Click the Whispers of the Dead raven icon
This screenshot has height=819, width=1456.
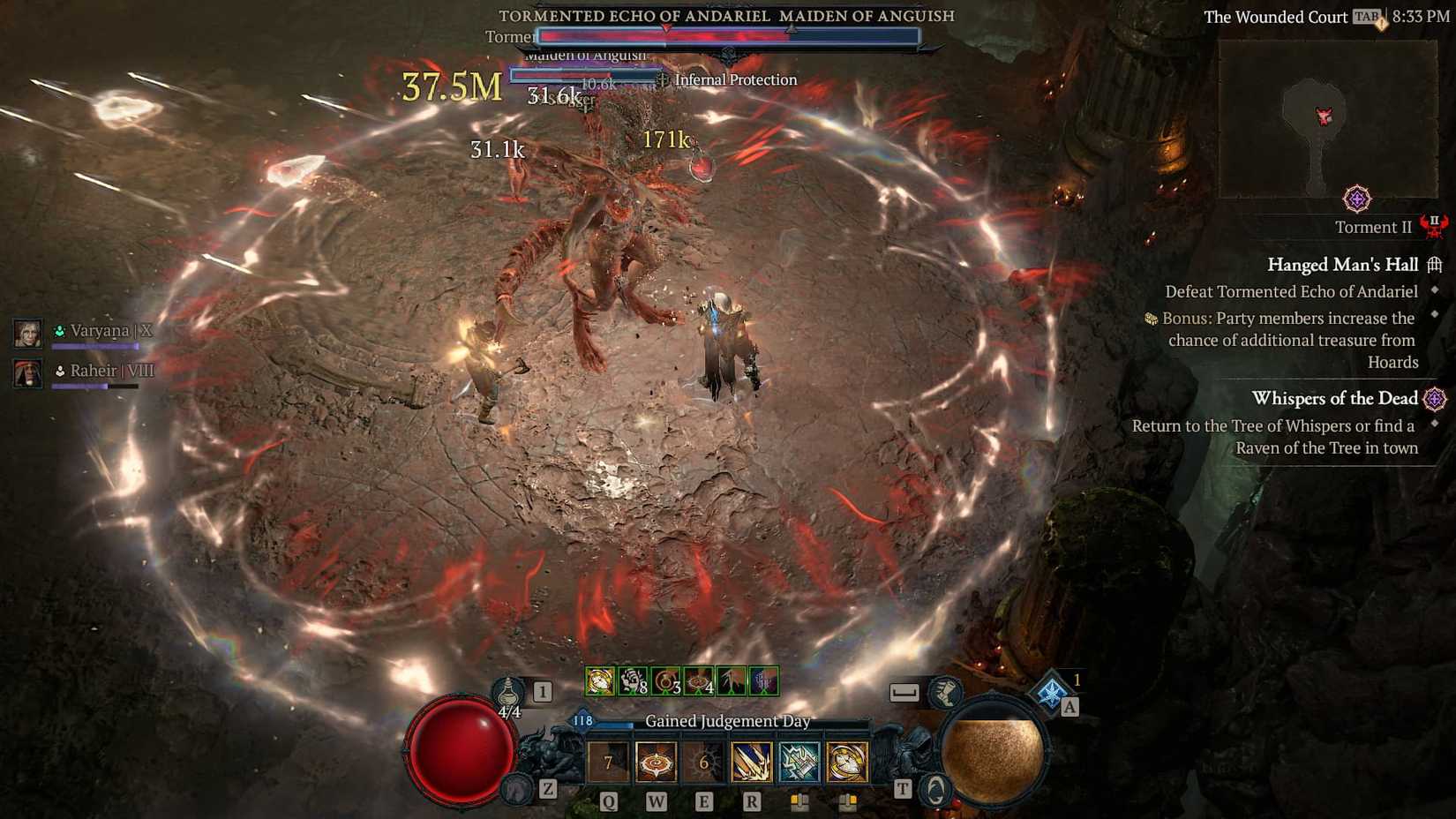1435,398
